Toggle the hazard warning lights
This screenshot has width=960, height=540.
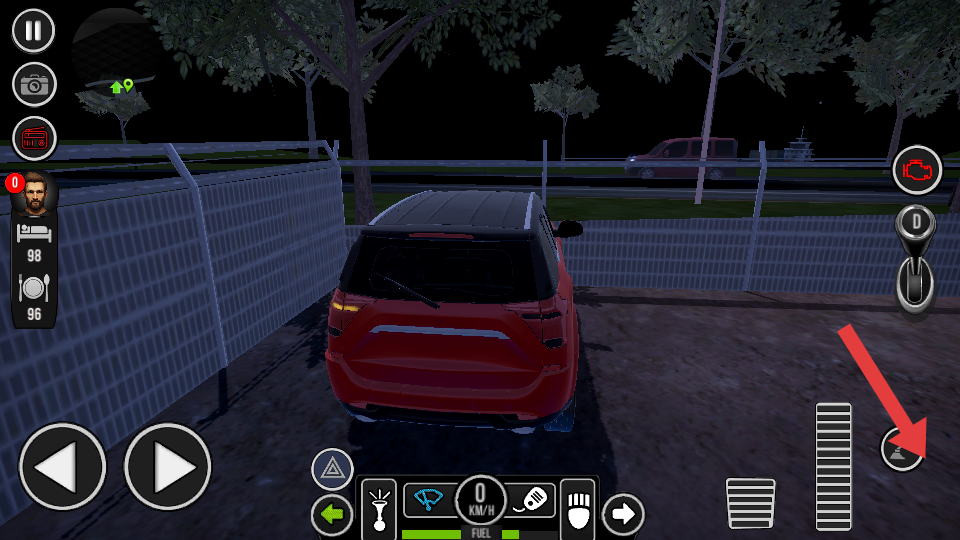[332, 470]
